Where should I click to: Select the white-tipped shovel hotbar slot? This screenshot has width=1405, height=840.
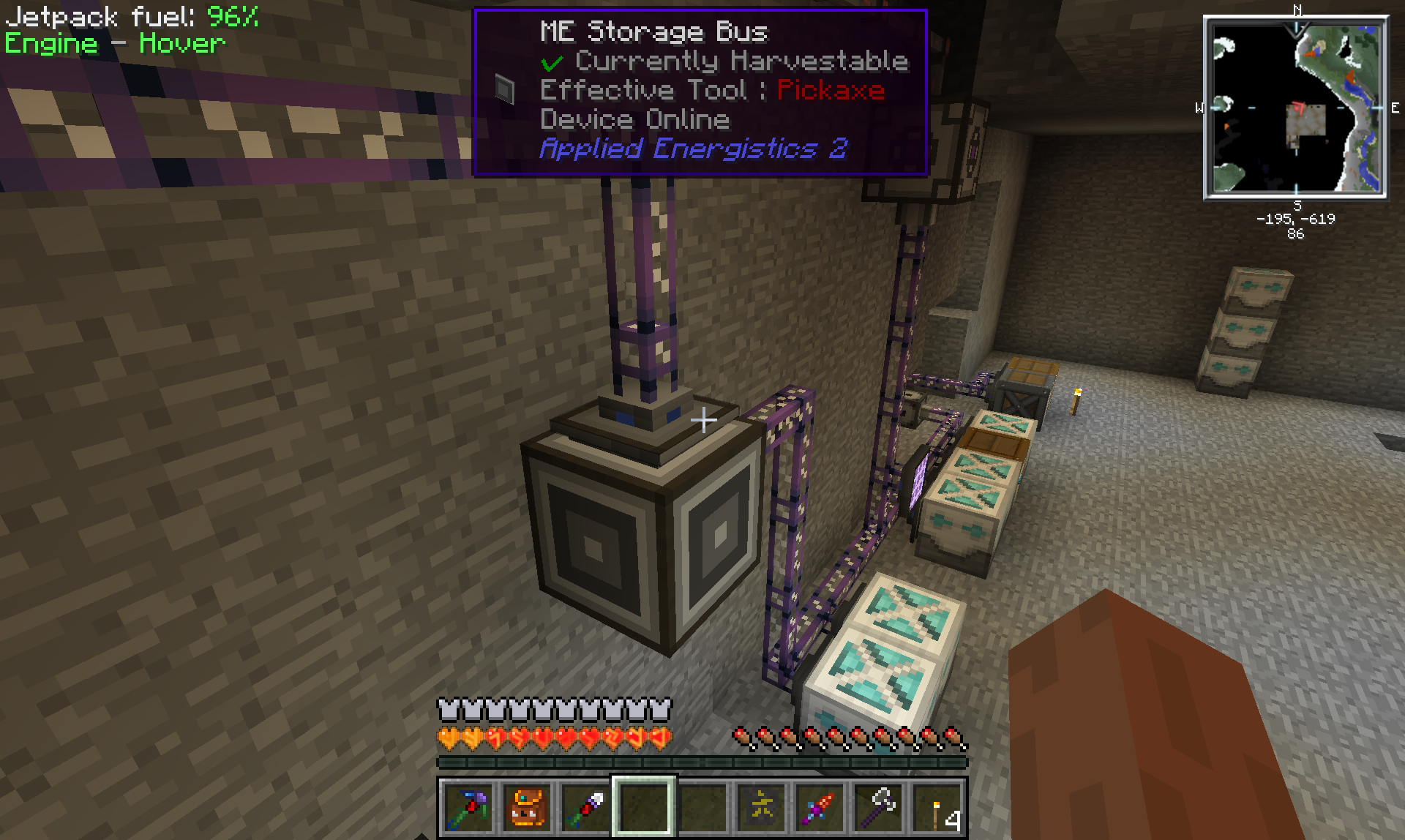coord(585,808)
